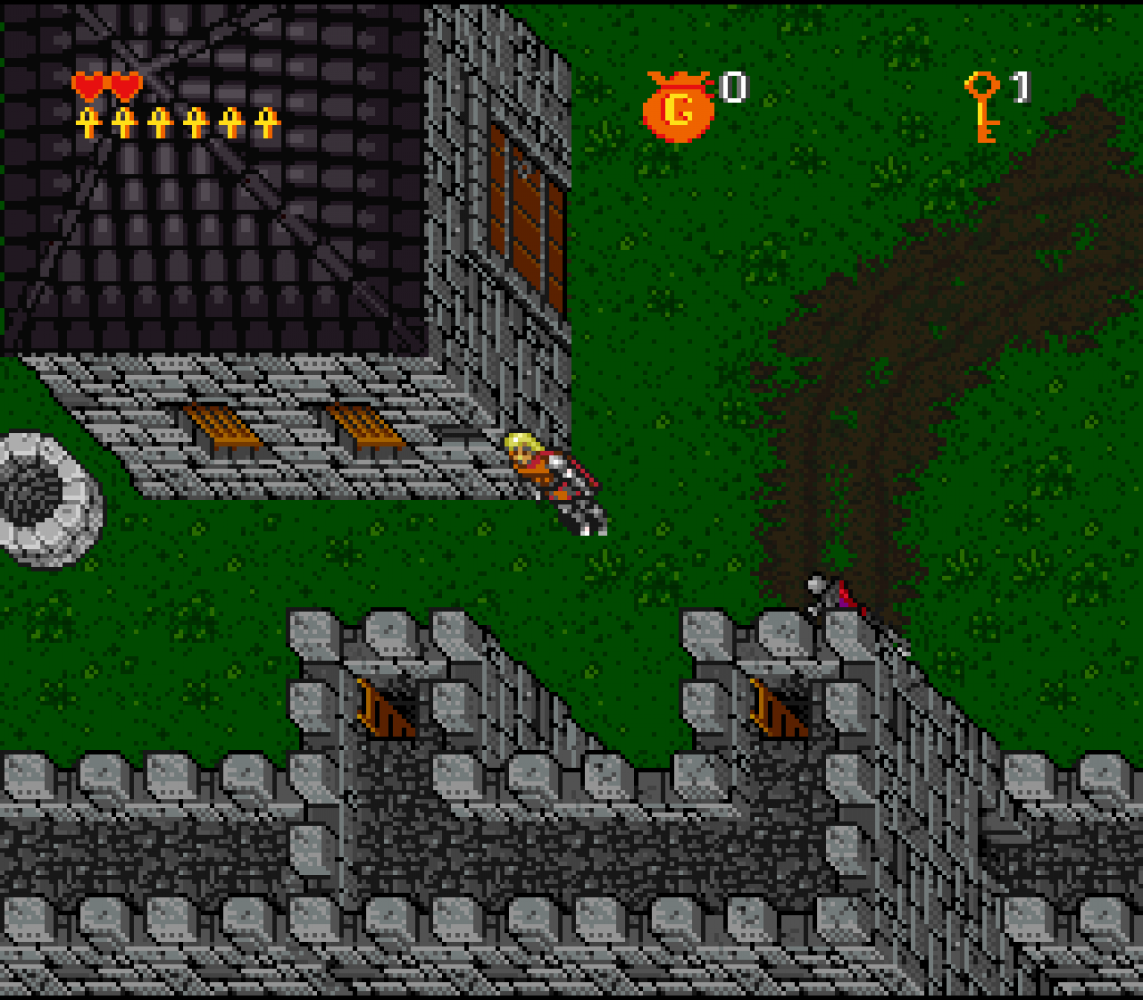Image resolution: width=1143 pixels, height=1000 pixels.
Task: Click the orange gold bag icon
Action: pyautogui.click(x=678, y=107)
